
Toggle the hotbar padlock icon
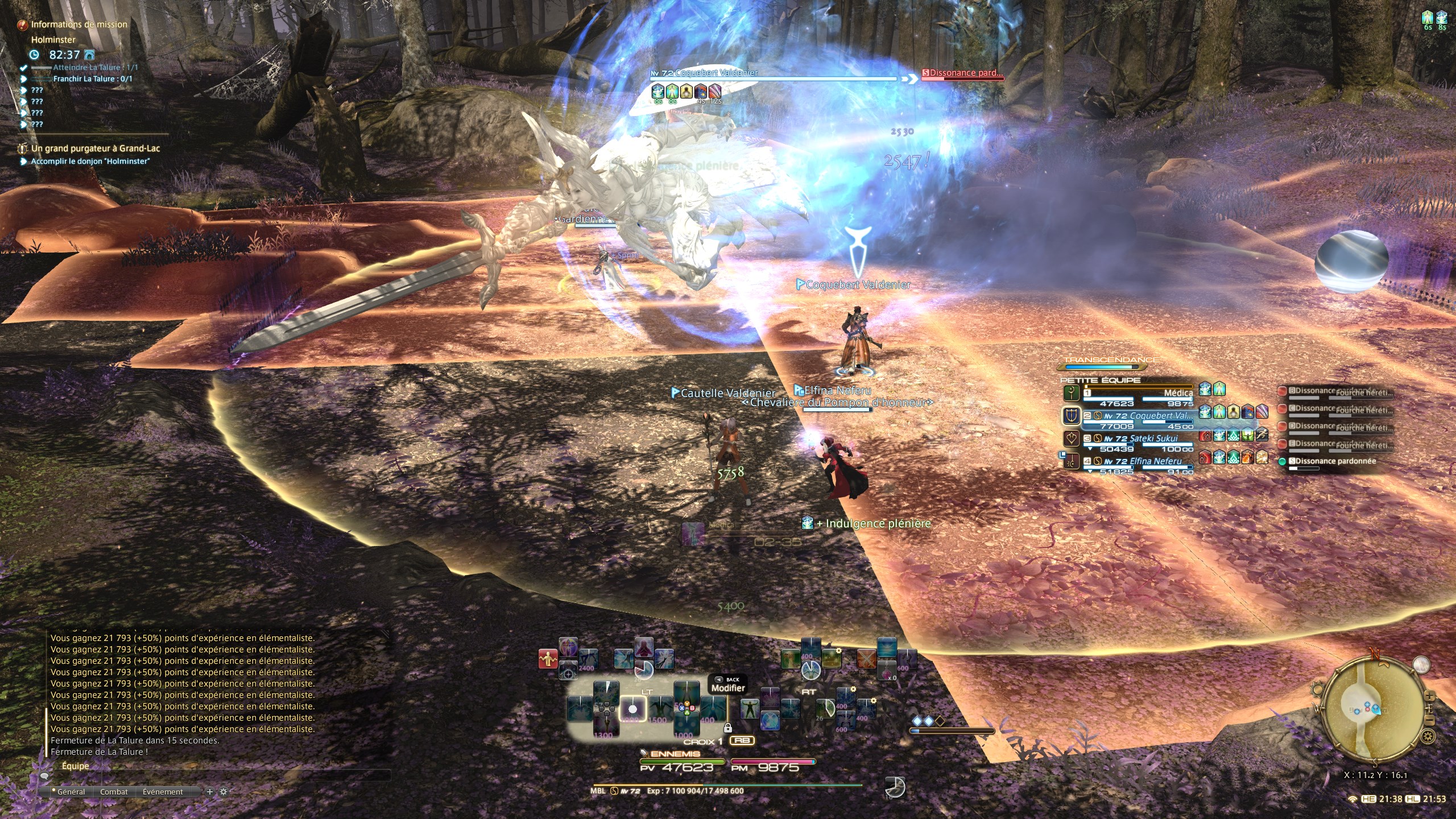727,728
